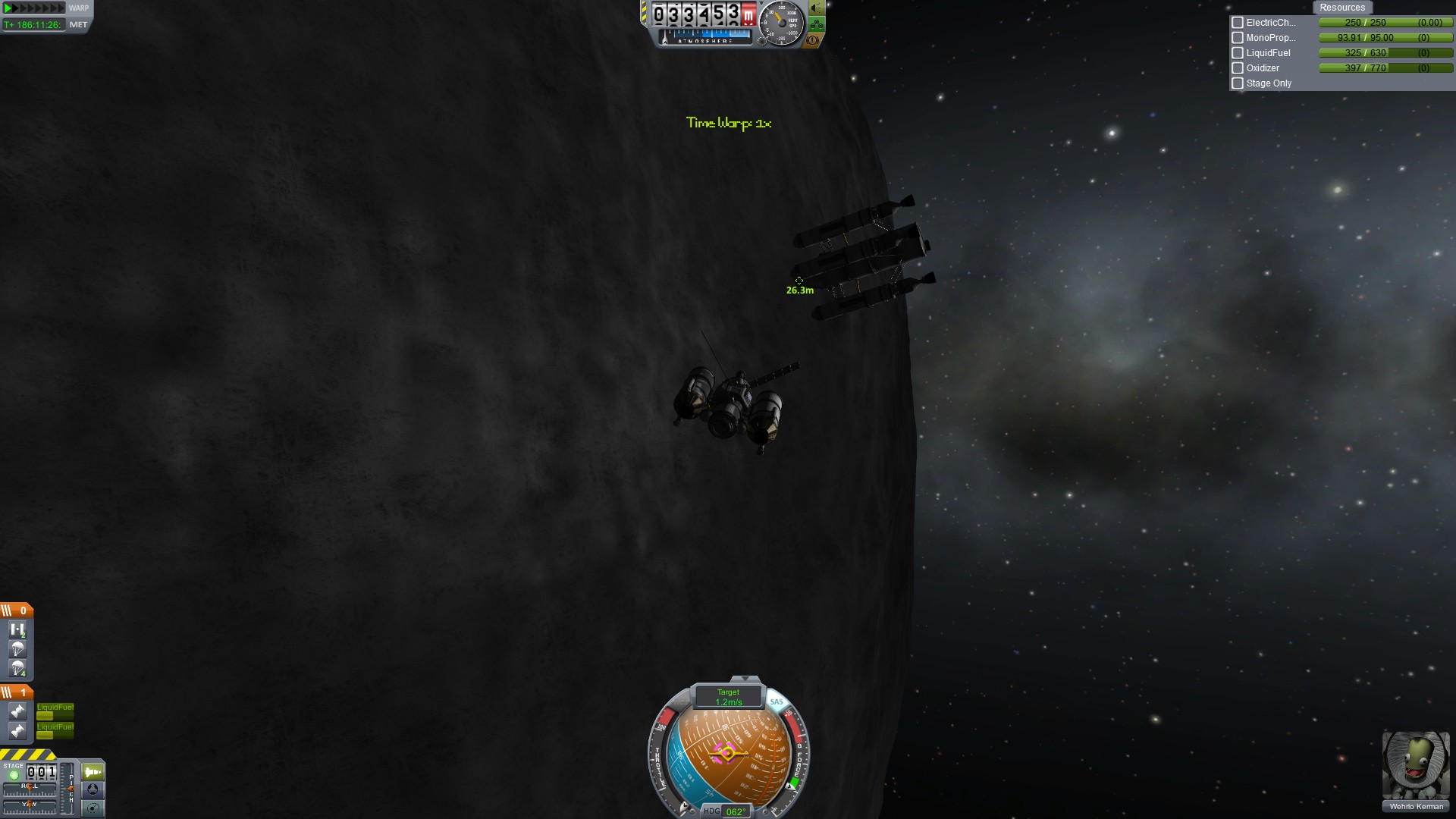
Task: Open the map view button
Action: coord(93,808)
